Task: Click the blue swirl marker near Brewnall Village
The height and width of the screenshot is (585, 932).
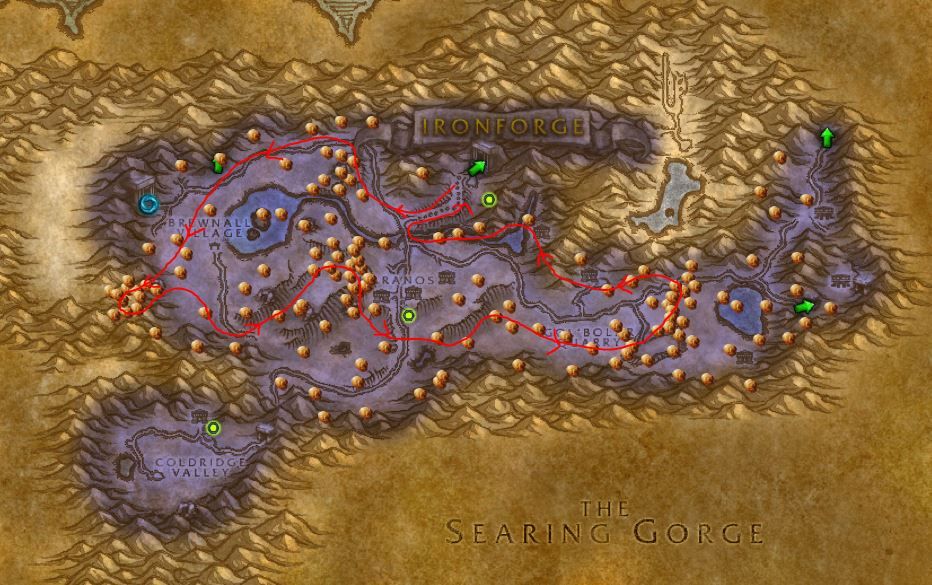Action: pyautogui.click(x=149, y=205)
